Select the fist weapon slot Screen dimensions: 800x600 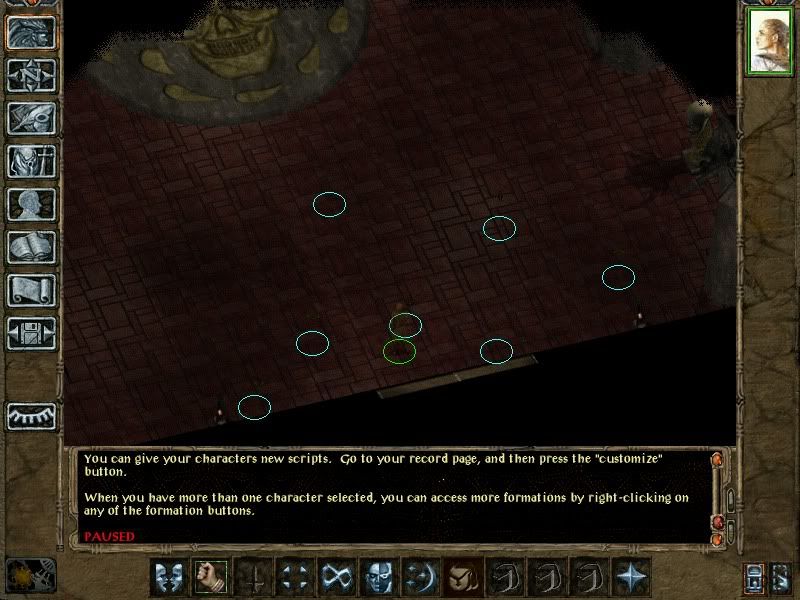click(x=210, y=576)
